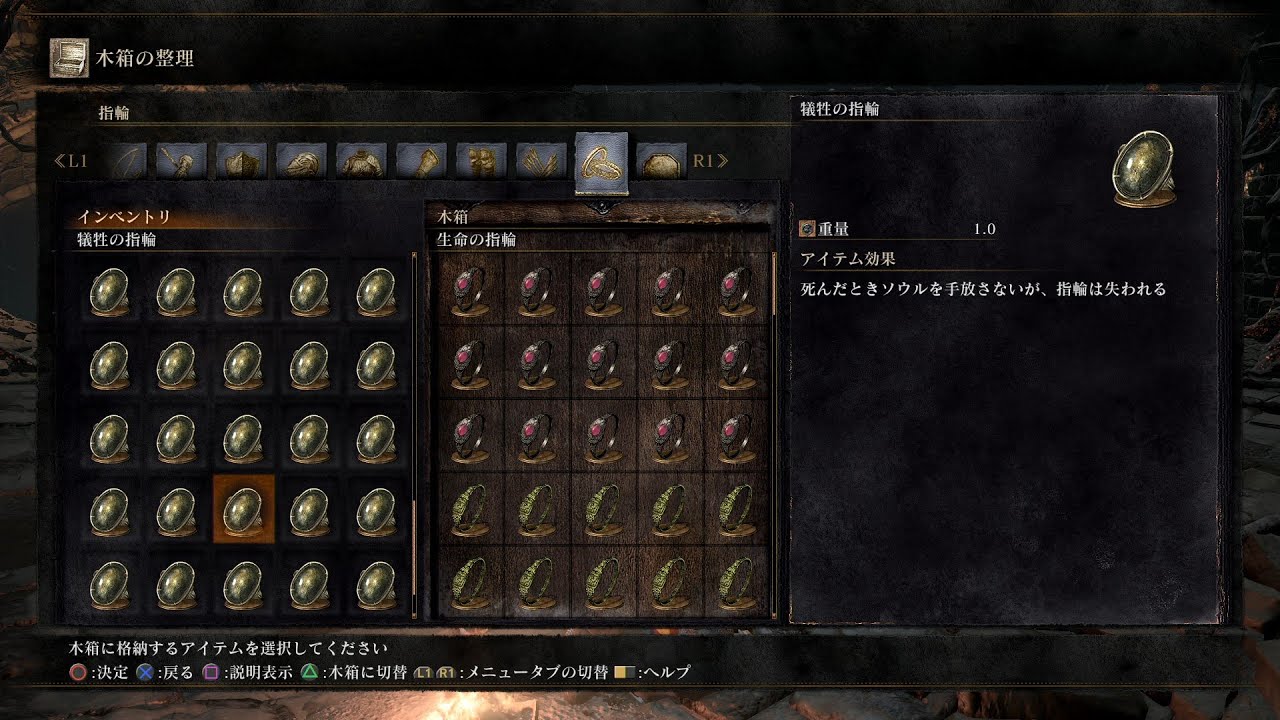Choose the gauntlets category tab

pyautogui.click(x=422, y=160)
